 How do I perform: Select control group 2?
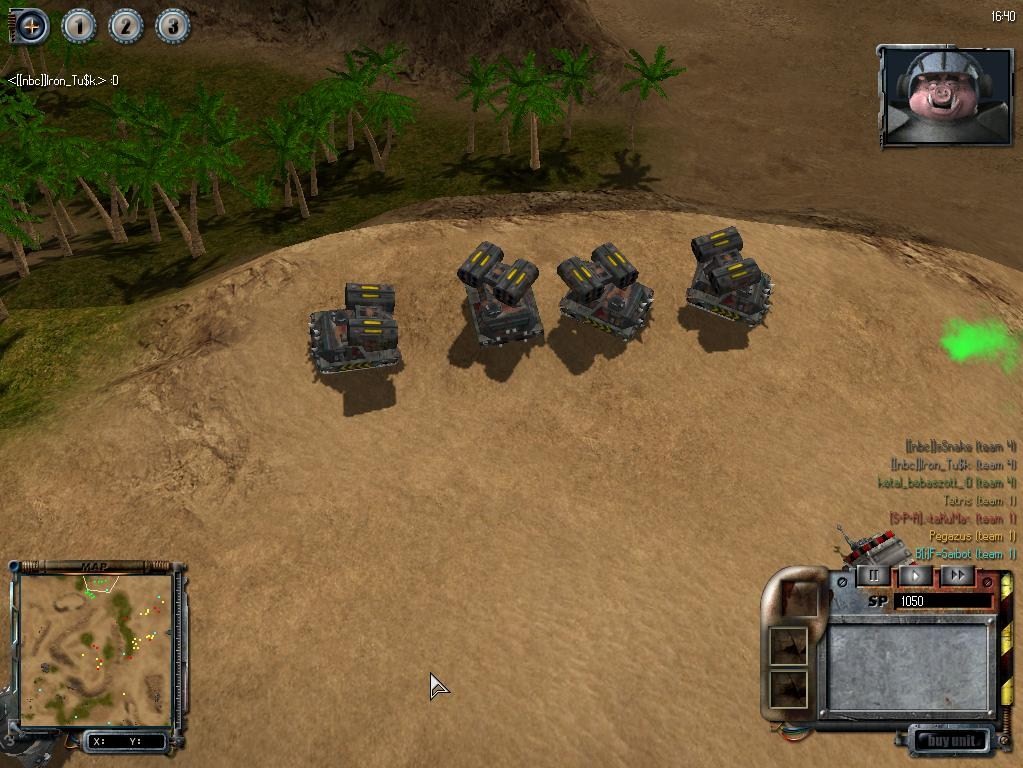126,26
